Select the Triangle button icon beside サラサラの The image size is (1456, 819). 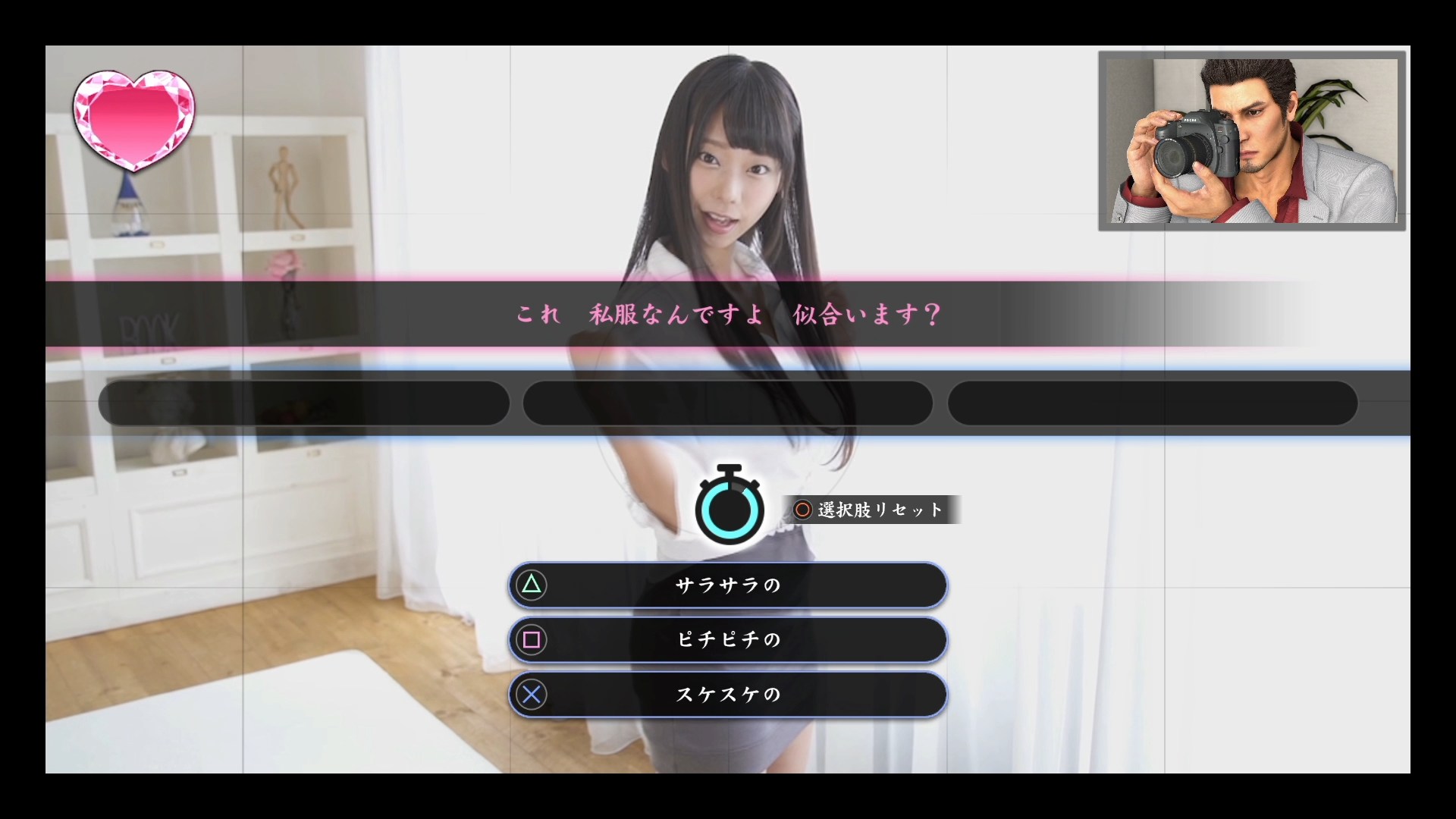[x=533, y=585]
